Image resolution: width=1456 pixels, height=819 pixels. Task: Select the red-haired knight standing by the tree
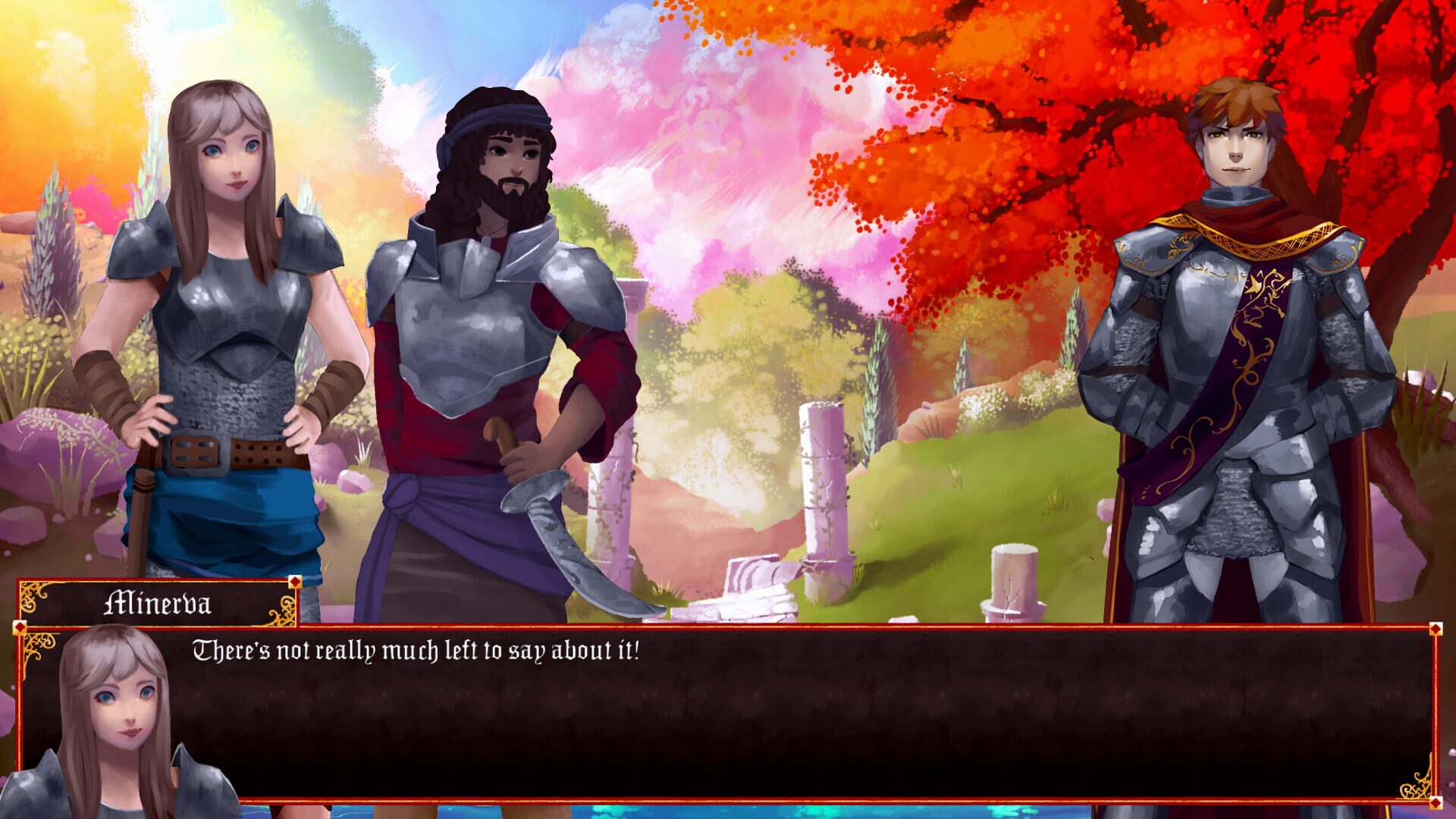click(x=1236, y=303)
